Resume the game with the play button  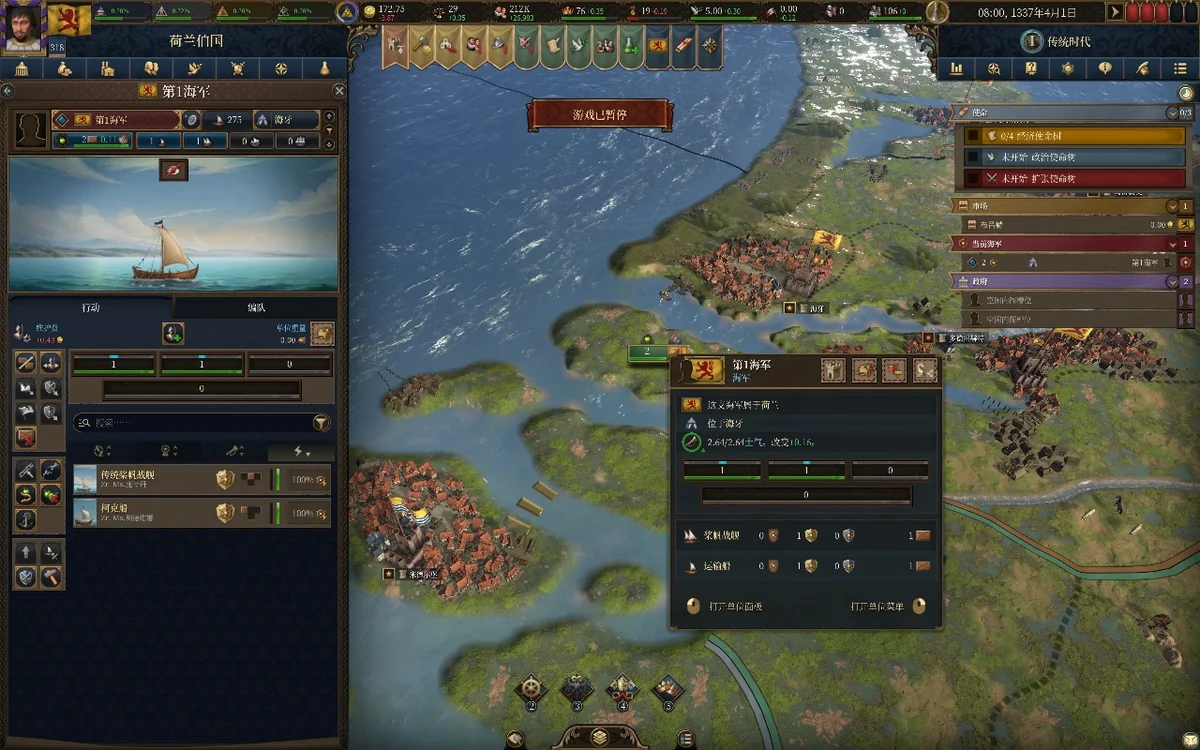tap(1115, 12)
